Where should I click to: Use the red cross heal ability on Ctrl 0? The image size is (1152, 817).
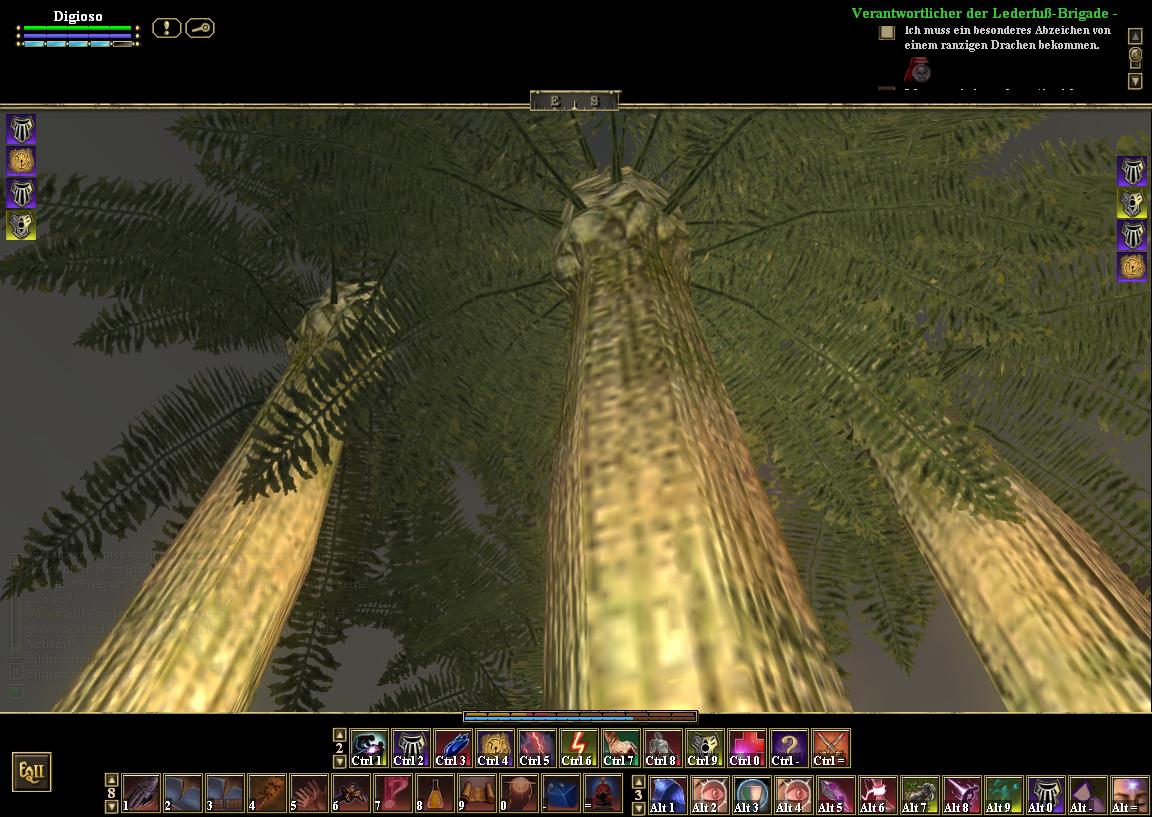745,748
